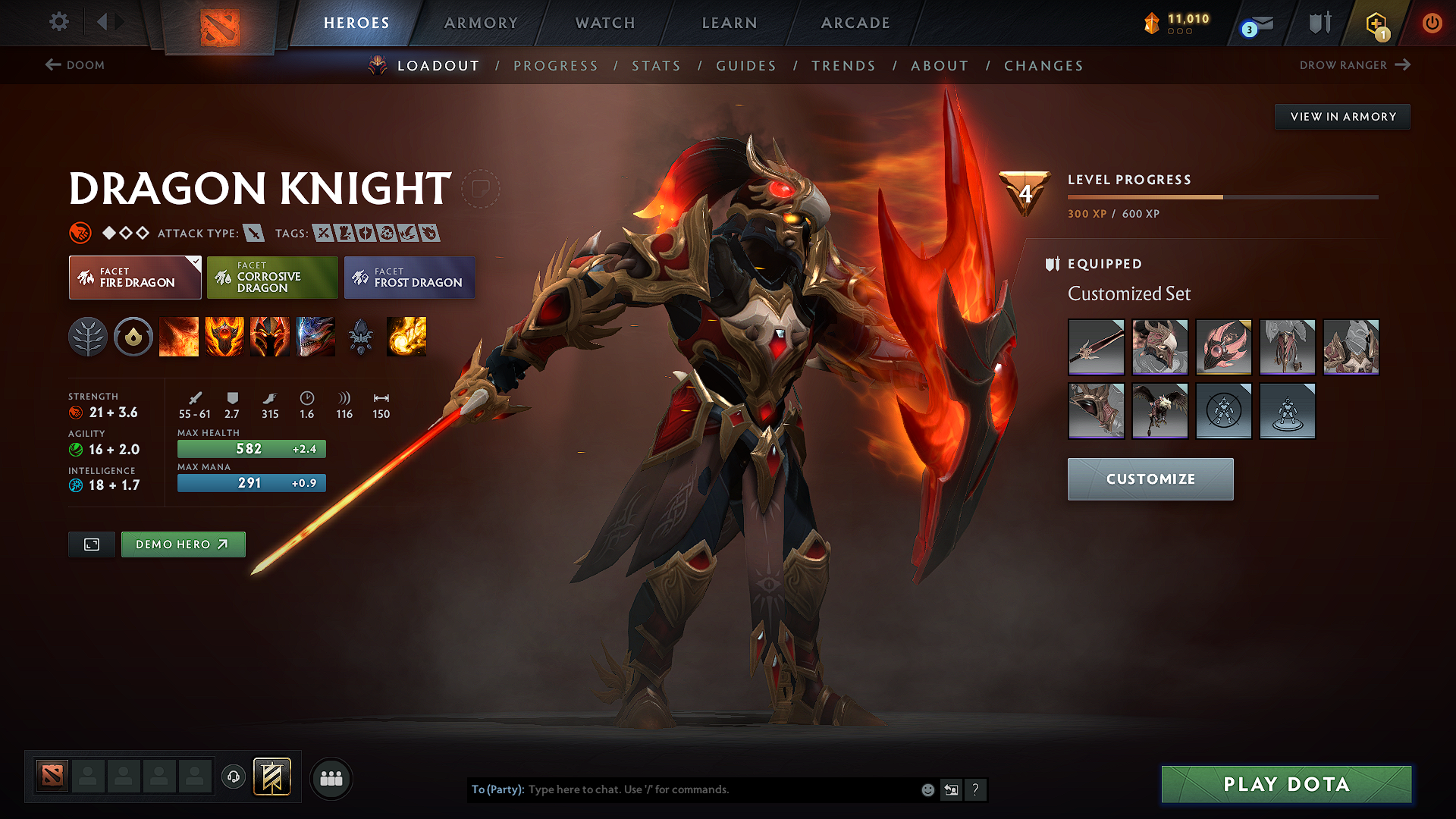Expand the Fire Dragon facet details arrow
Screen dimensions: 1456x819
pyautogui.click(x=196, y=263)
